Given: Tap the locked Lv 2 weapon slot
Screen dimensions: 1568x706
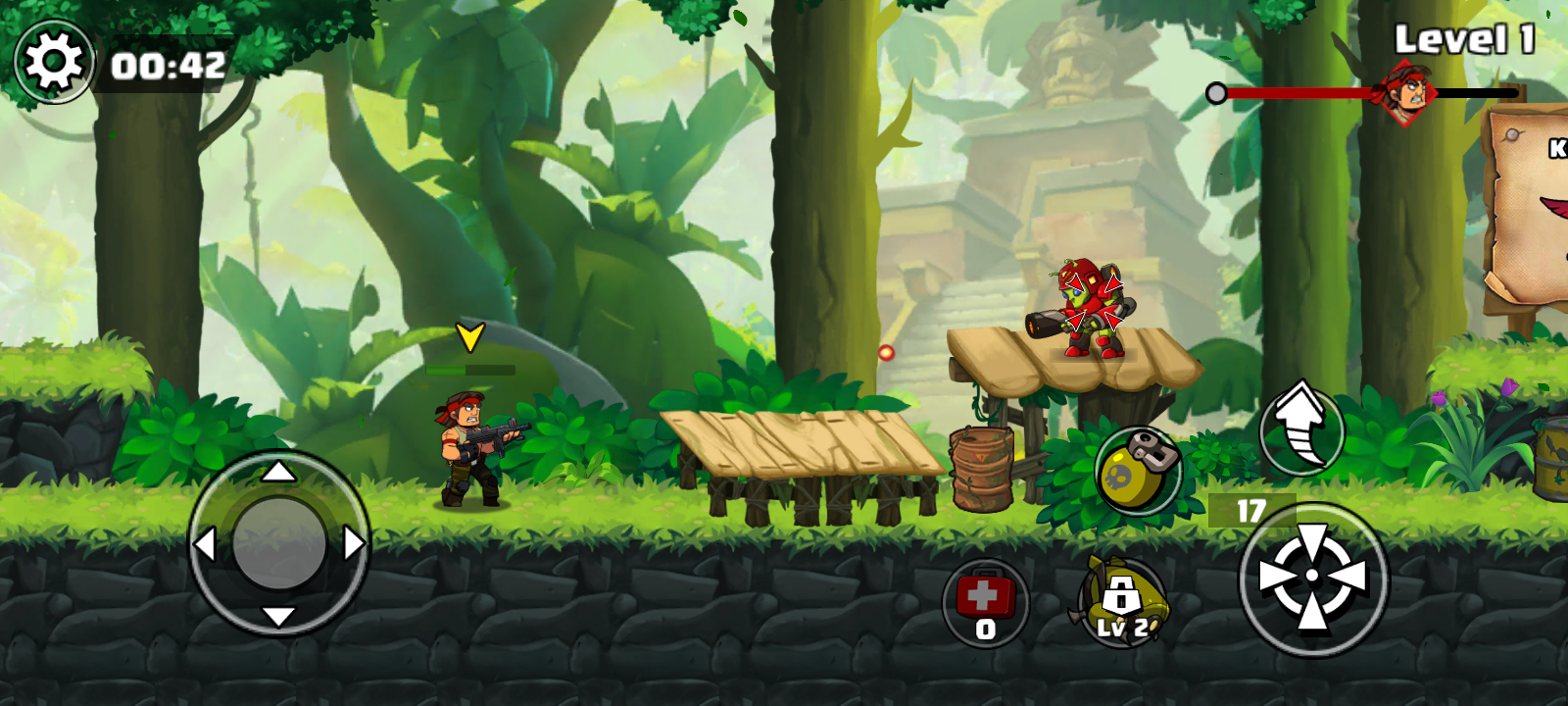Looking at the screenshot, I should 1121,602.
